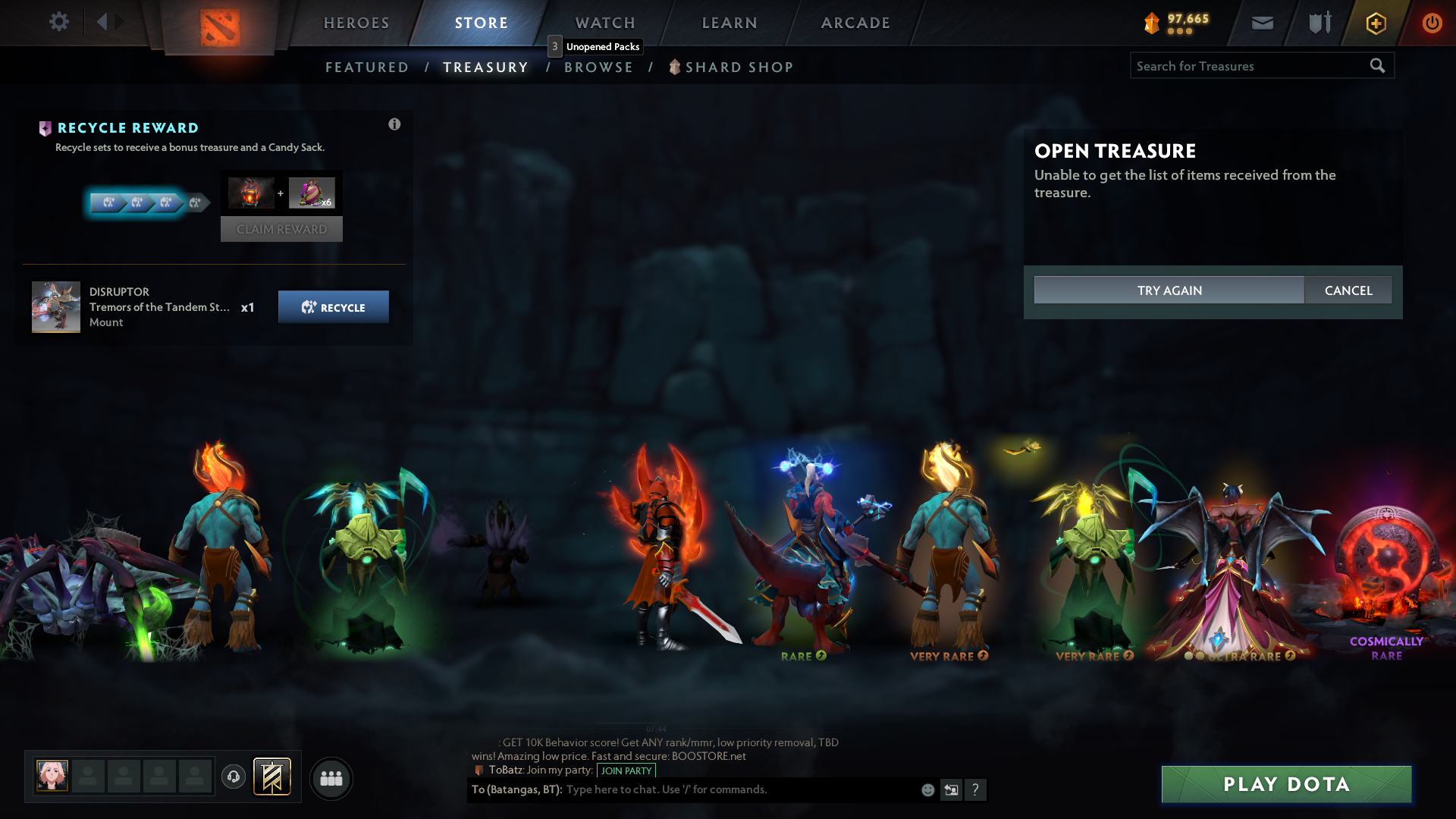The height and width of the screenshot is (819, 1456).
Task: Switch to the Featured treasury tab
Action: tap(367, 67)
